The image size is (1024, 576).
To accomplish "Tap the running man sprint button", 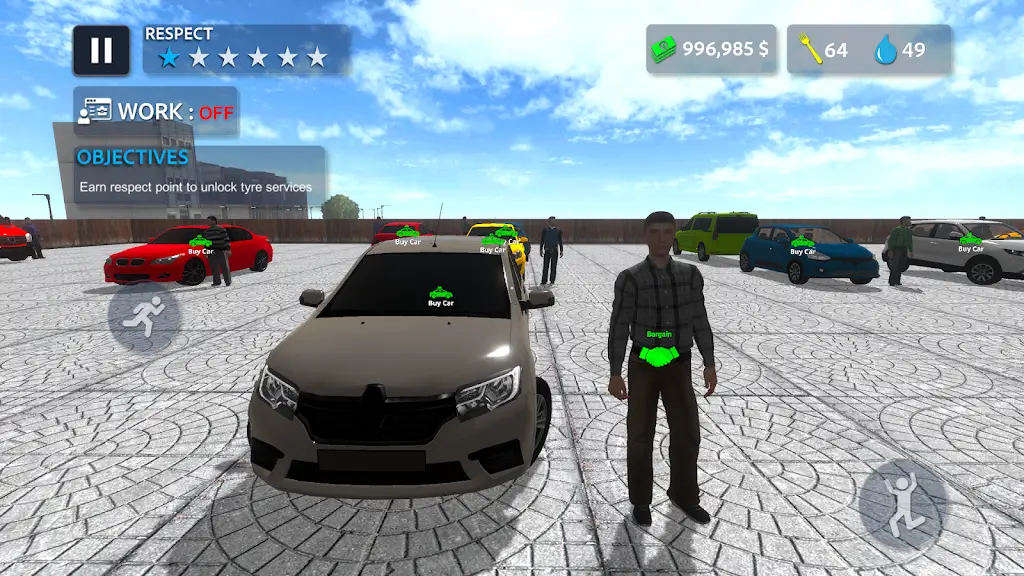I will 144,316.
